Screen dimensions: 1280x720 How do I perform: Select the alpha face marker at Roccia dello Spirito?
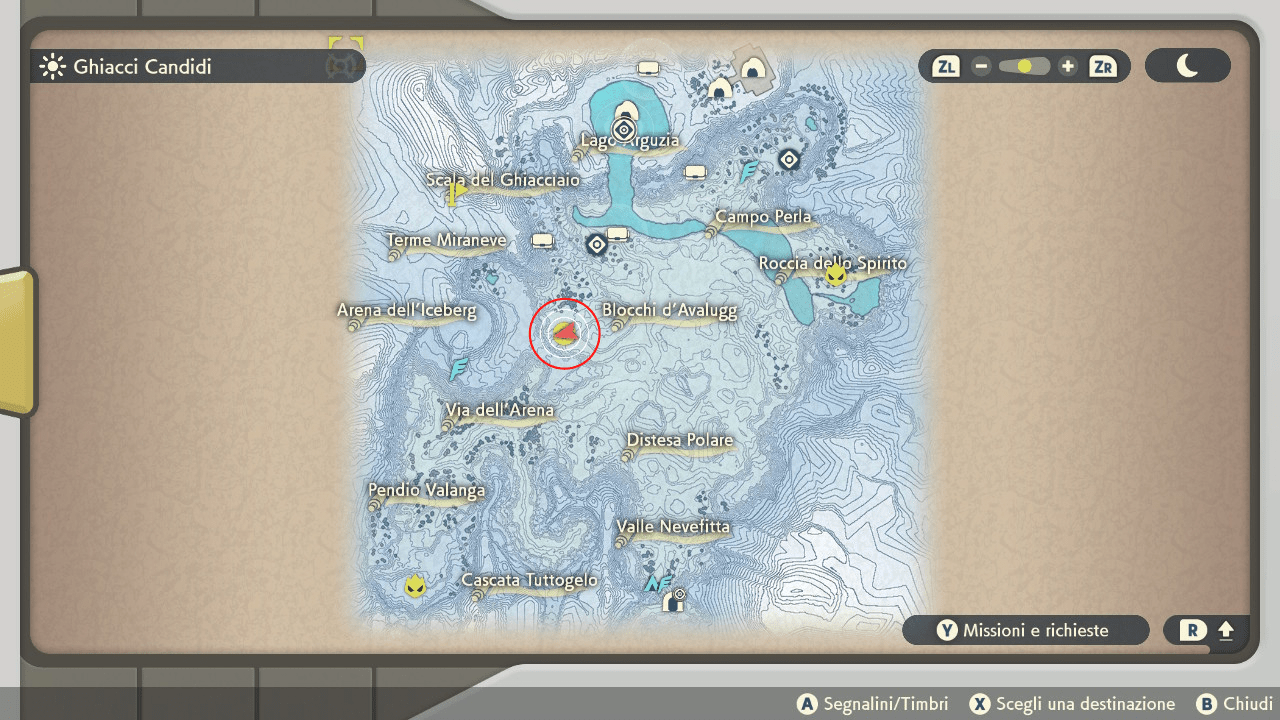[836, 275]
